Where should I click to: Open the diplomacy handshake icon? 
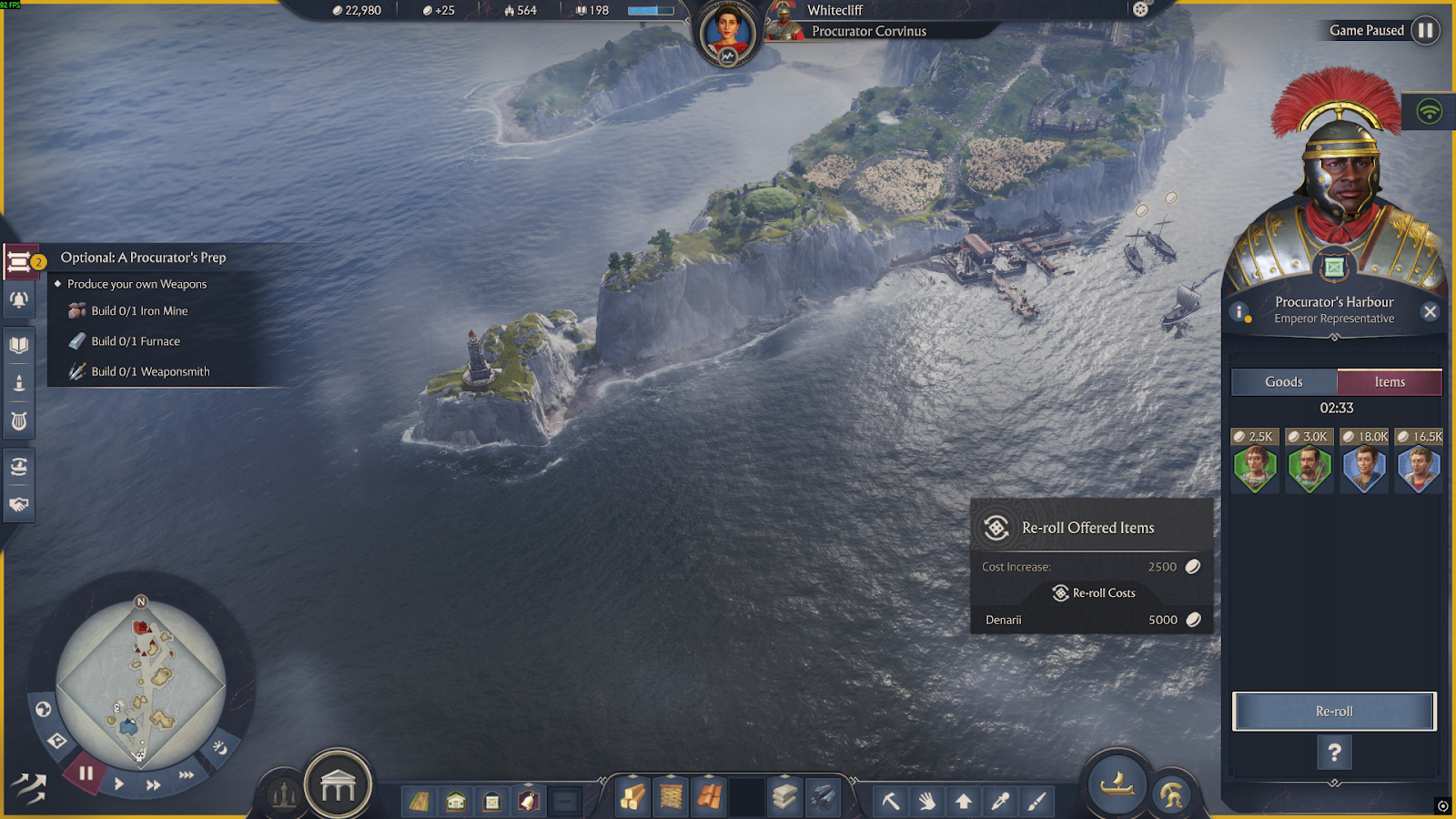tap(19, 504)
